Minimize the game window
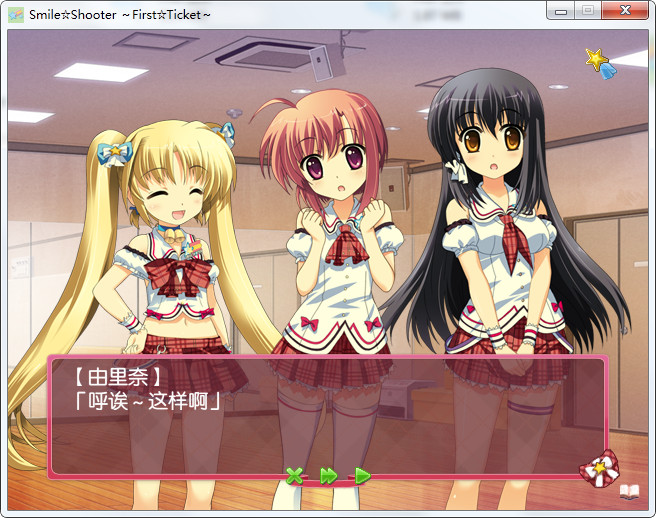Image resolution: width=656 pixels, height=518 pixels. [562, 10]
